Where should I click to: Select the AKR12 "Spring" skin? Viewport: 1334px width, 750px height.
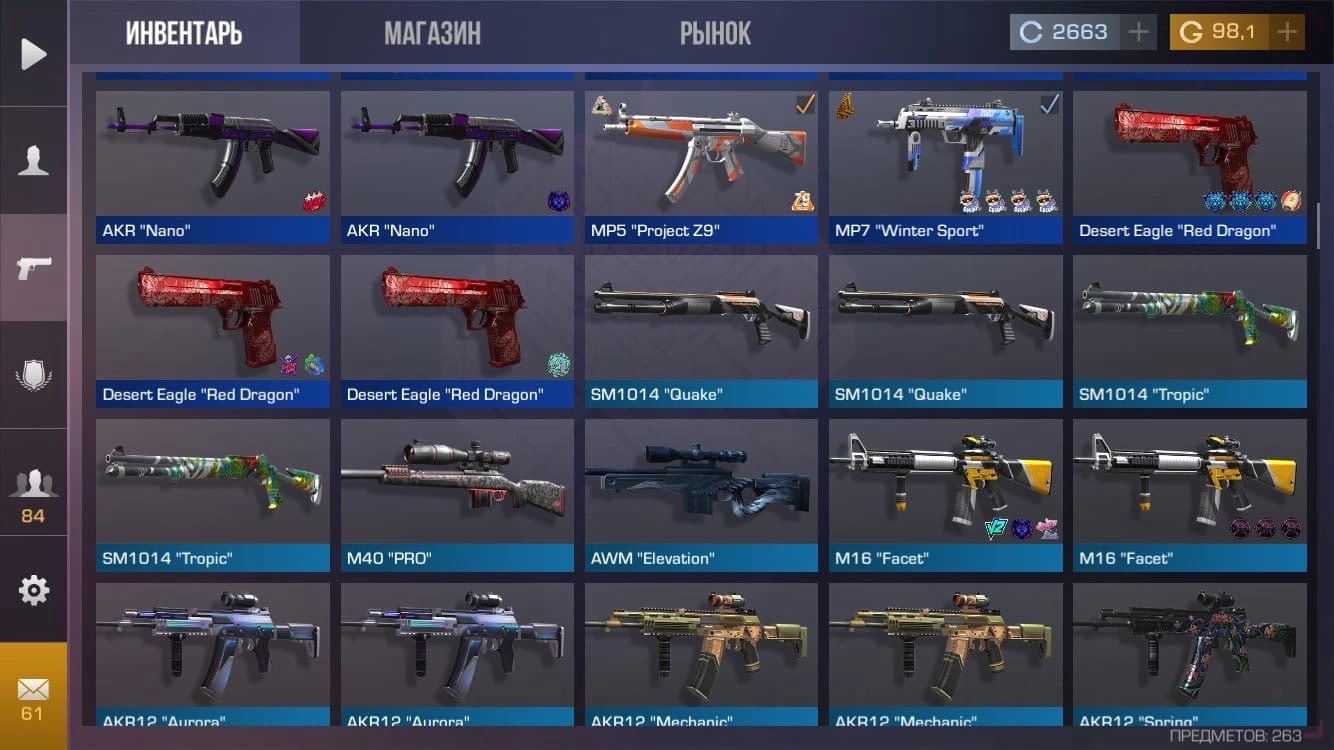pyautogui.click(x=1189, y=653)
